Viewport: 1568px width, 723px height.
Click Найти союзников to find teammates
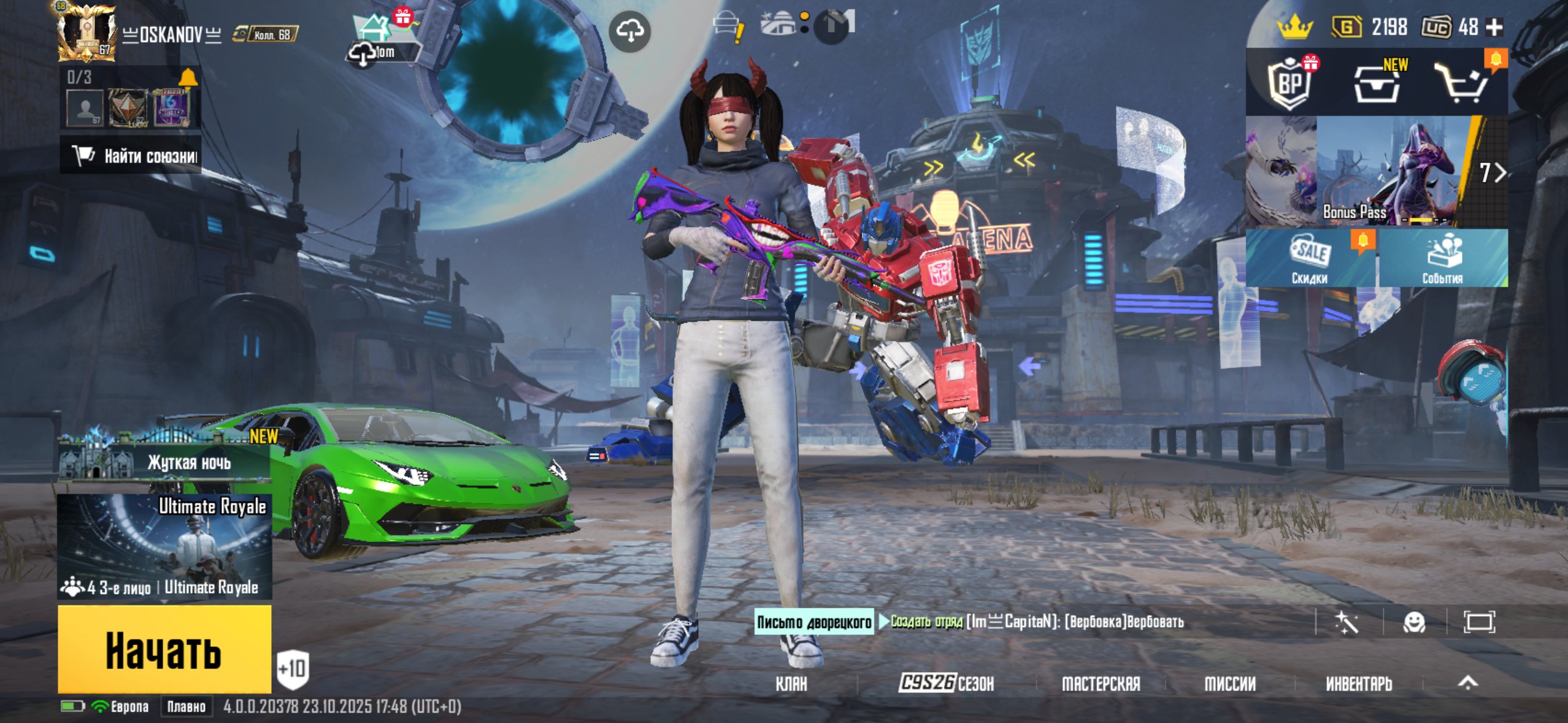131,156
